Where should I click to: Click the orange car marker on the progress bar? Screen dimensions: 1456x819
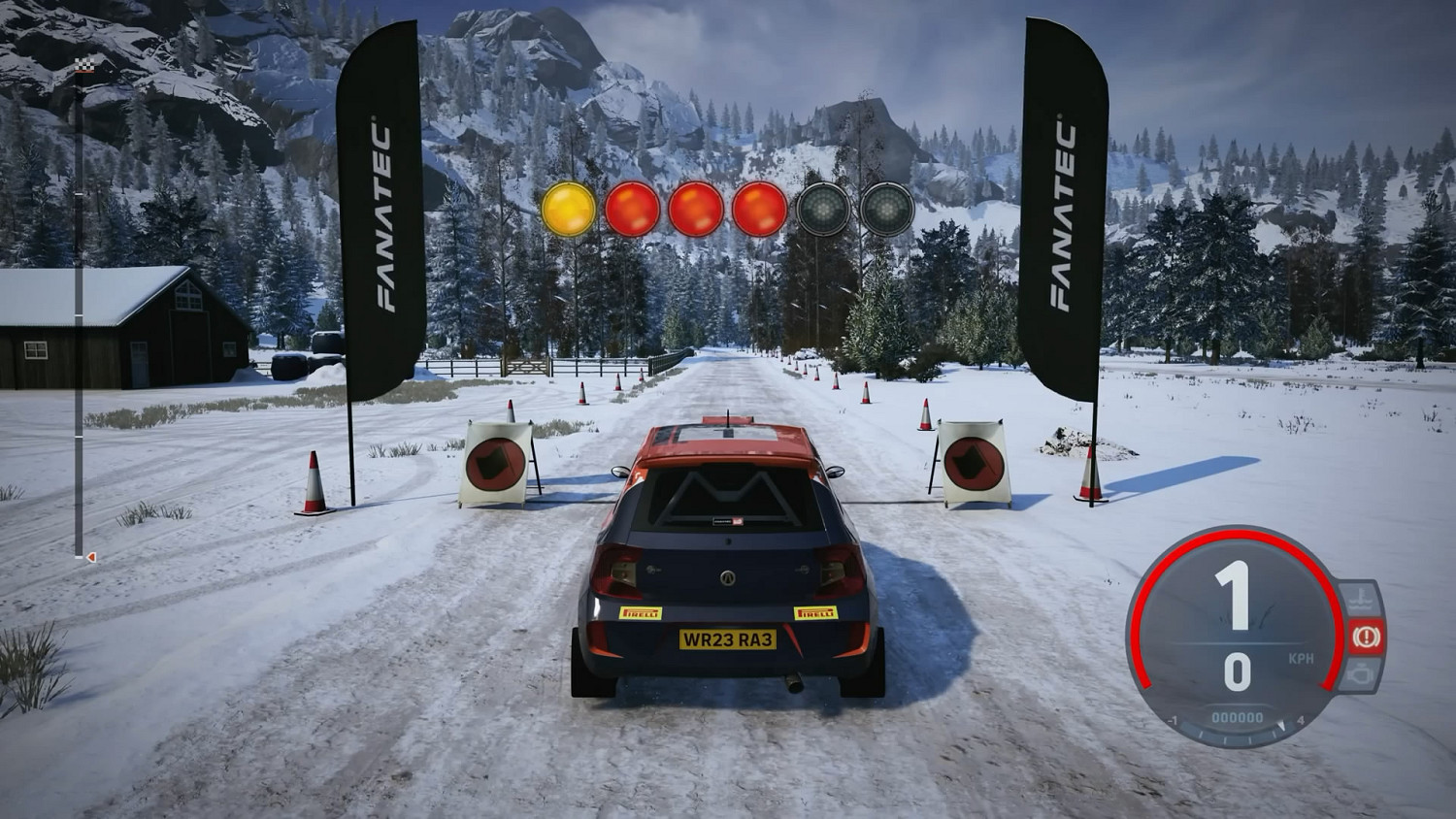pos(90,558)
